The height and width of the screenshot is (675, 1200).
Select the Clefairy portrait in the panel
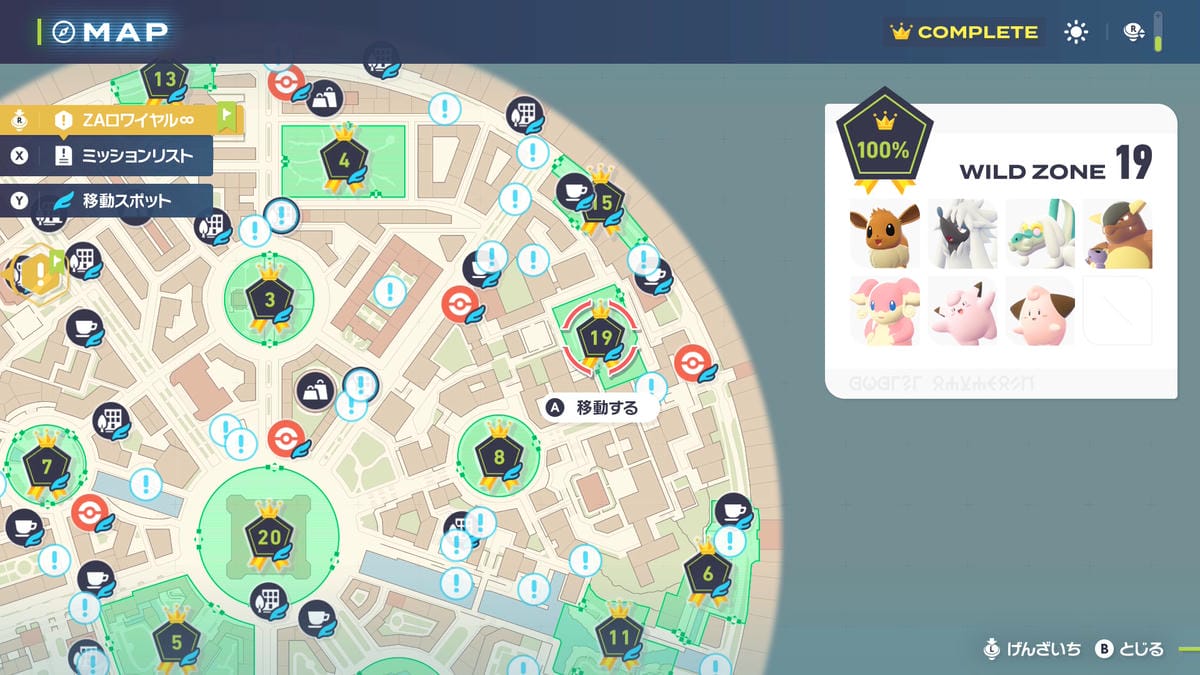point(961,311)
